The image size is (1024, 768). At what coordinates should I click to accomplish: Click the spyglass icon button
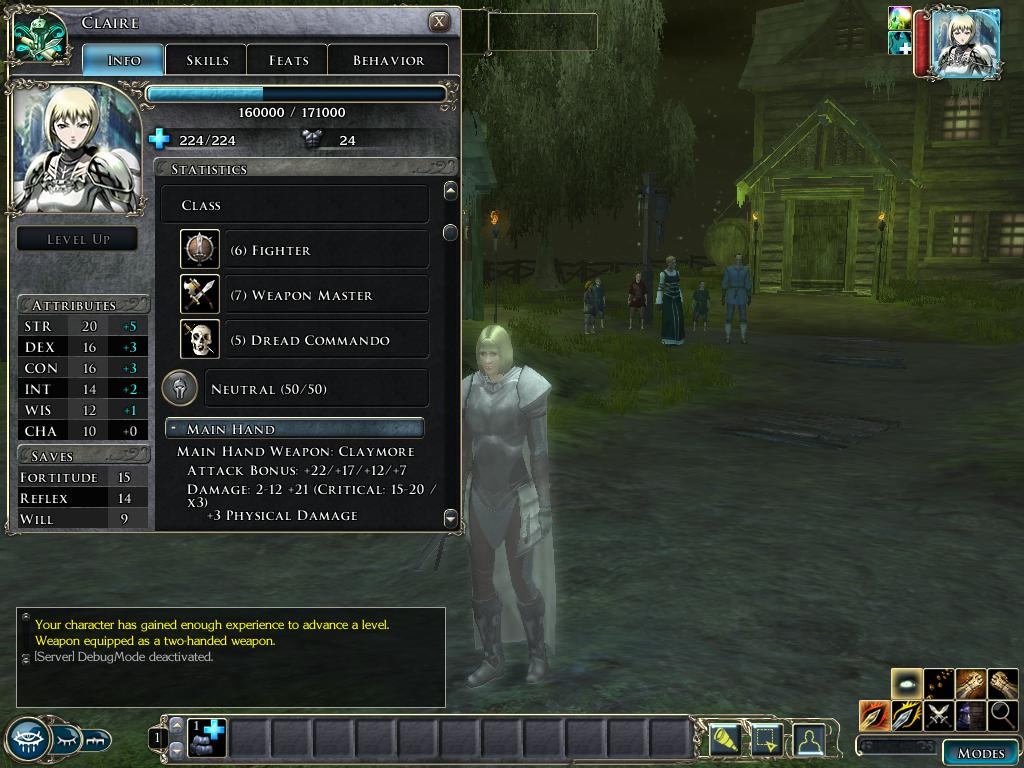click(724, 739)
